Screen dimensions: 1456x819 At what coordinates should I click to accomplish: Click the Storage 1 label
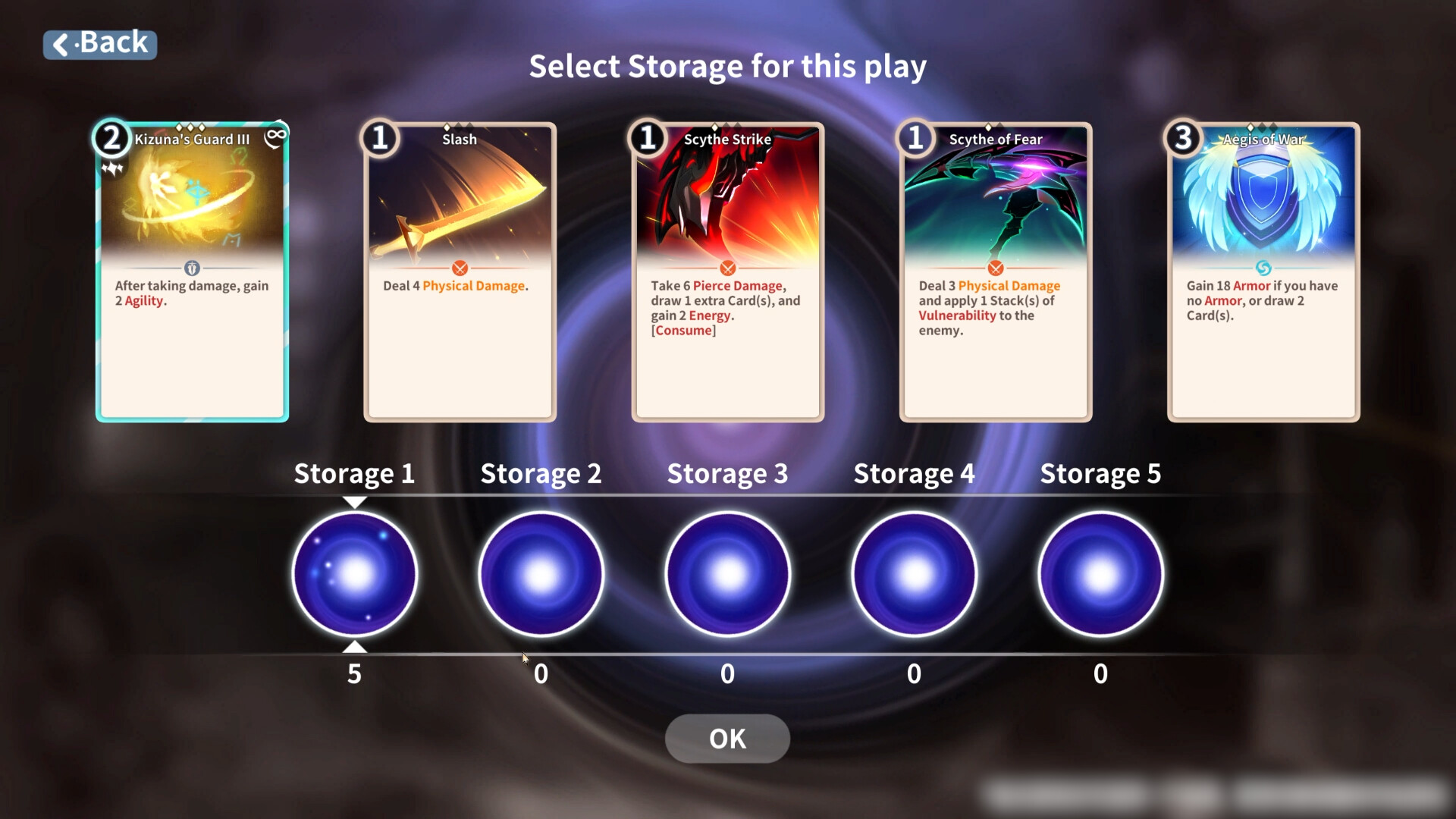pos(354,473)
